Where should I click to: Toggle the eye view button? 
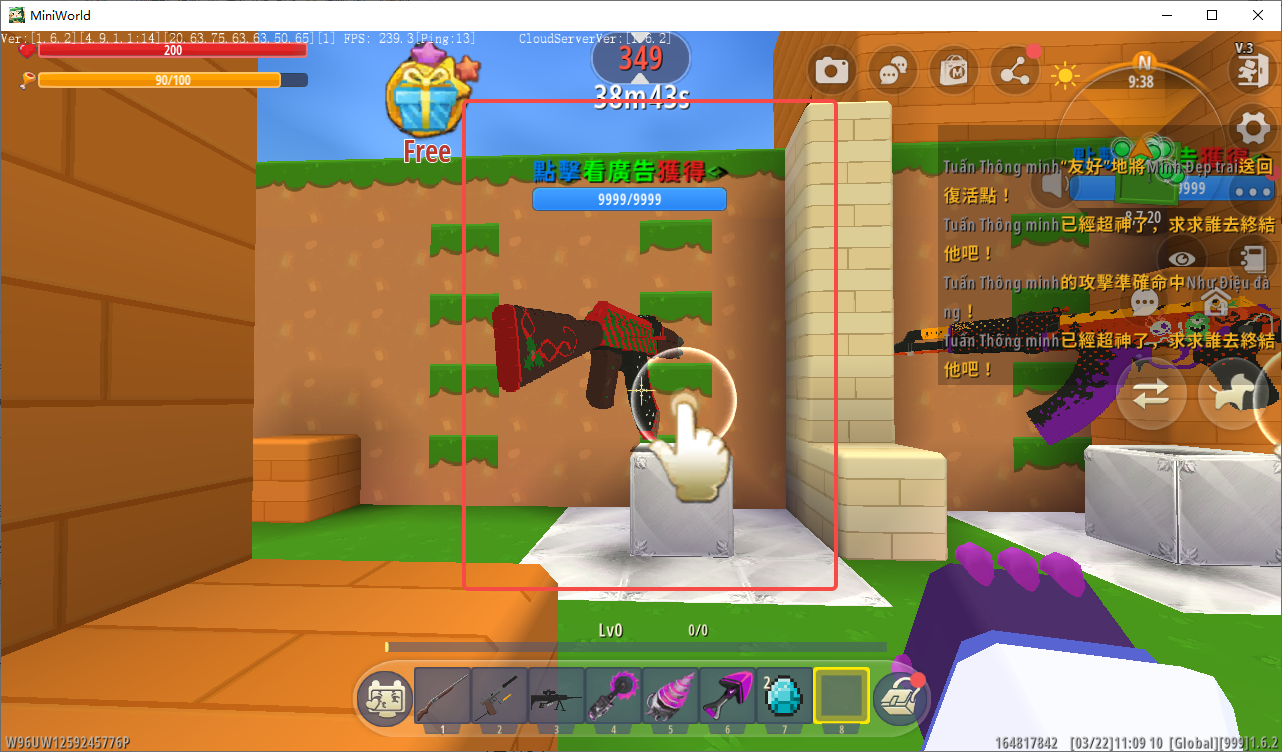pyautogui.click(x=1181, y=257)
